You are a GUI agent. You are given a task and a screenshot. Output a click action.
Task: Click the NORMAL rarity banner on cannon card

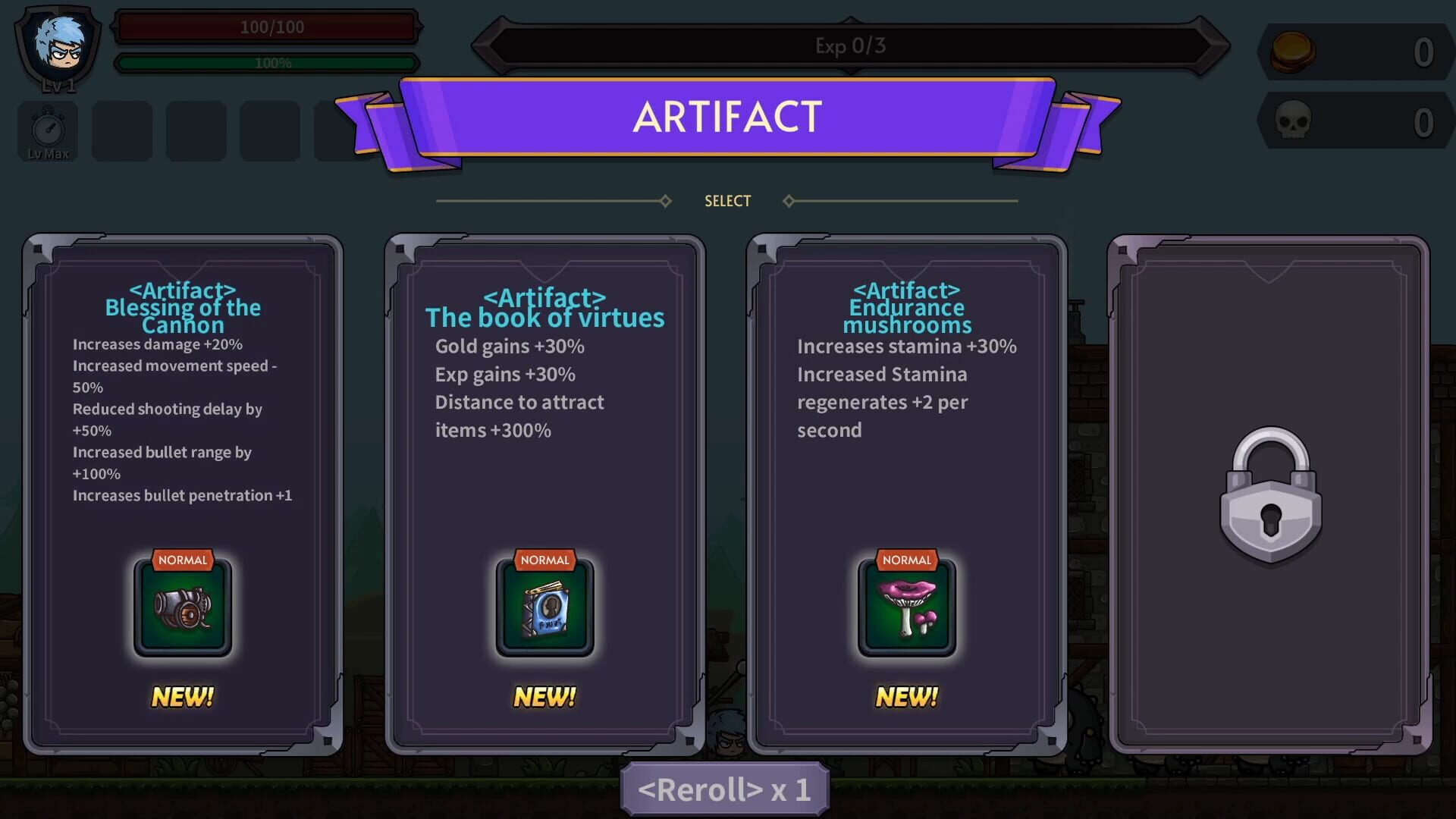click(x=182, y=560)
